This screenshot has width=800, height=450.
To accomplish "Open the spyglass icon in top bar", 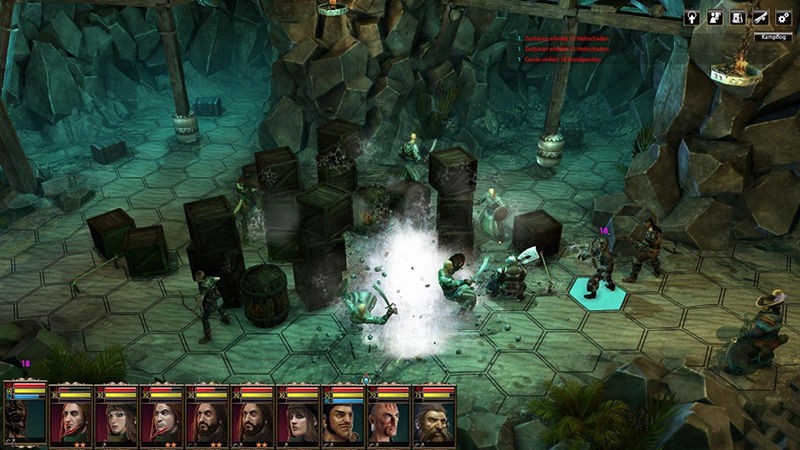I will [760, 17].
